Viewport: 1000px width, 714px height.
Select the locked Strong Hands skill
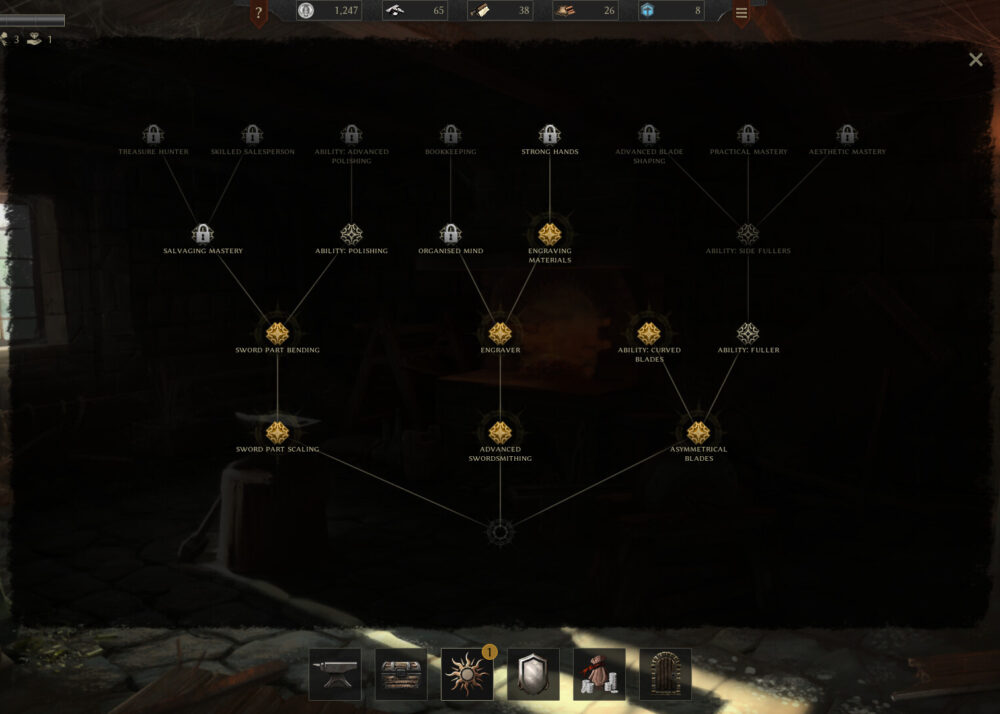coord(549,134)
